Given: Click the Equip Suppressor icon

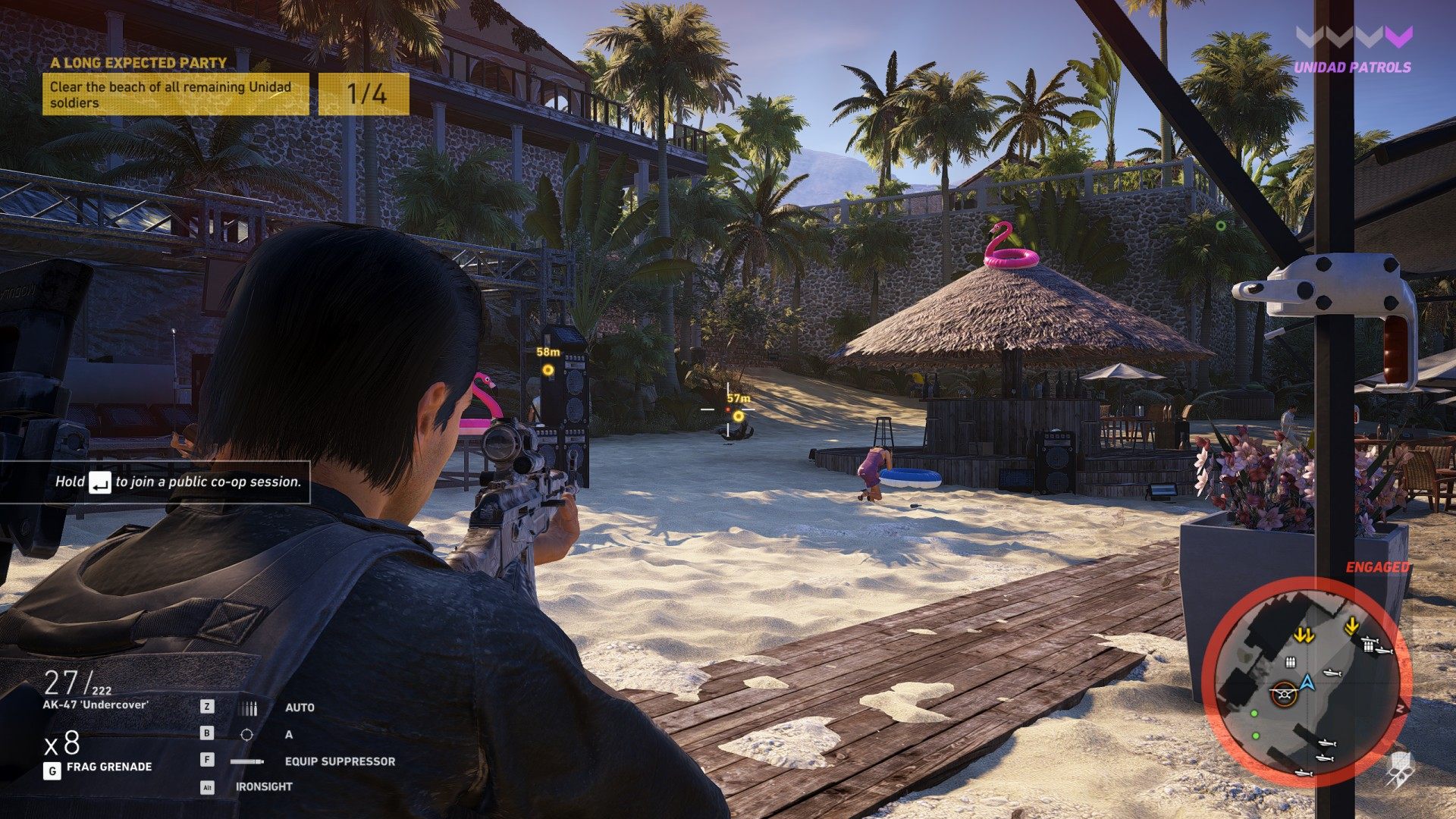Looking at the screenshot, I should (x=247, y=761).
